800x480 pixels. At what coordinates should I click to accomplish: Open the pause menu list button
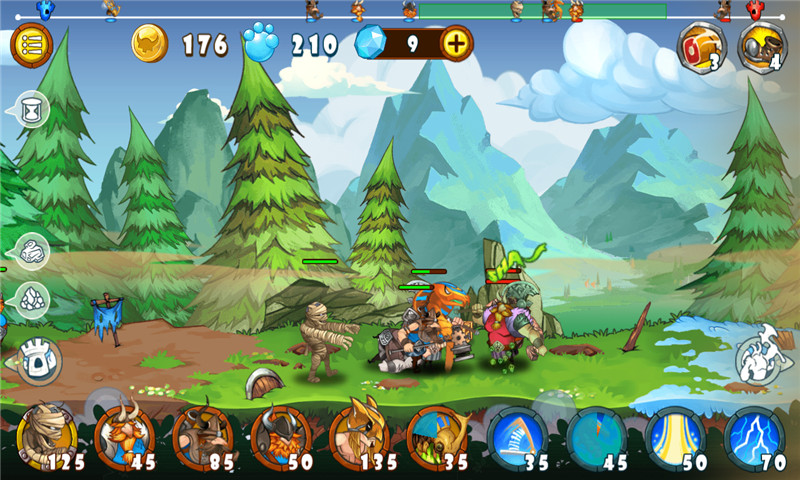coord(31,44)
